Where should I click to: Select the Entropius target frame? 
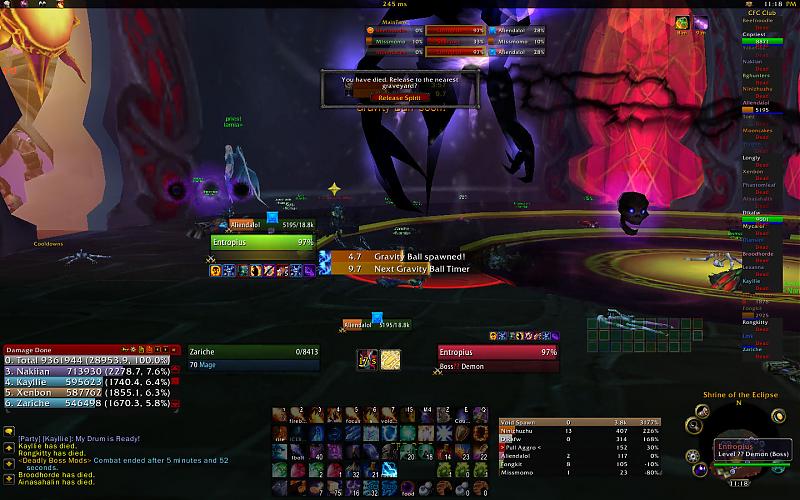[x=497, y=358]
